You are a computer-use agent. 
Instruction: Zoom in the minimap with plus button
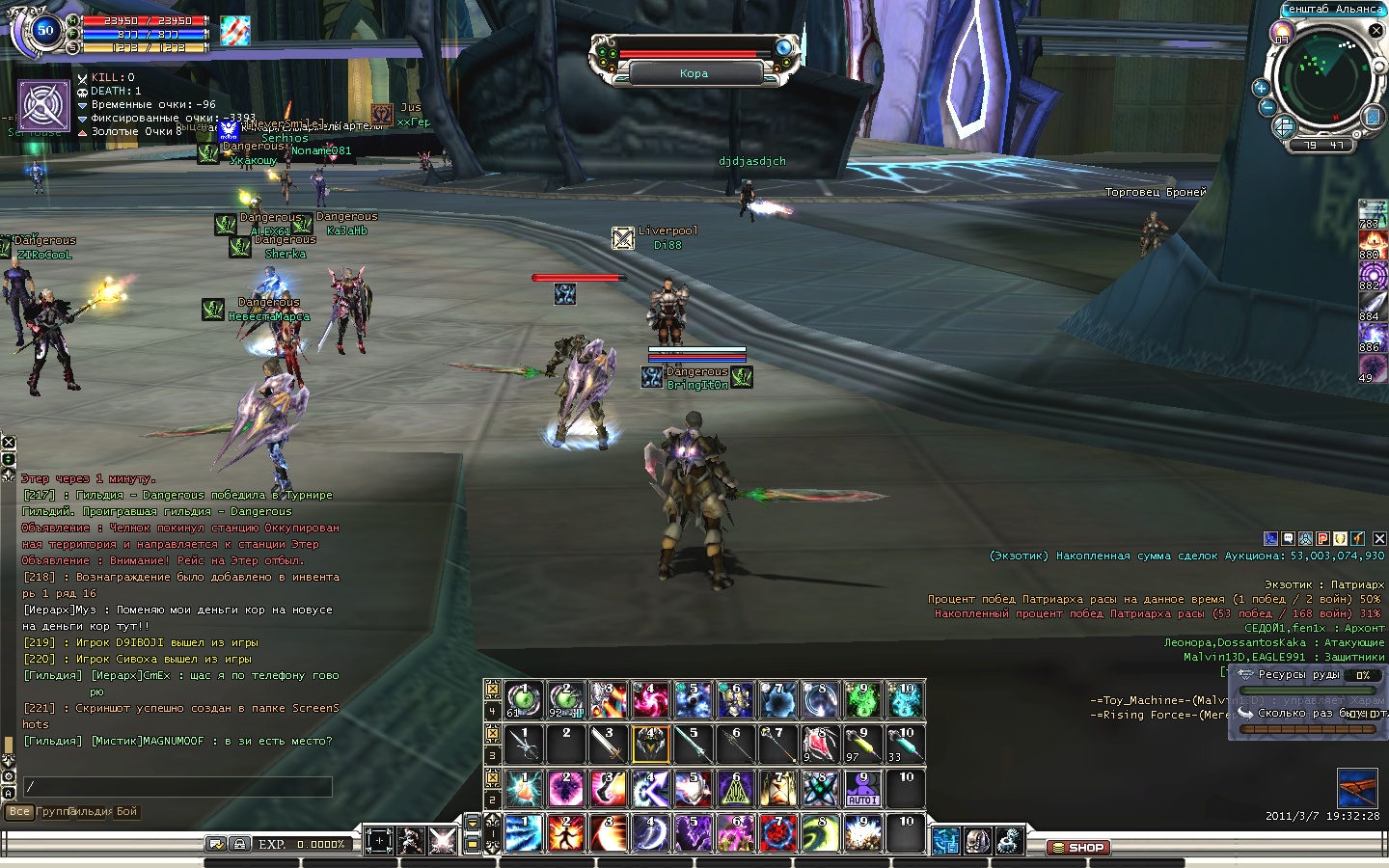(x=1260, y=88)
